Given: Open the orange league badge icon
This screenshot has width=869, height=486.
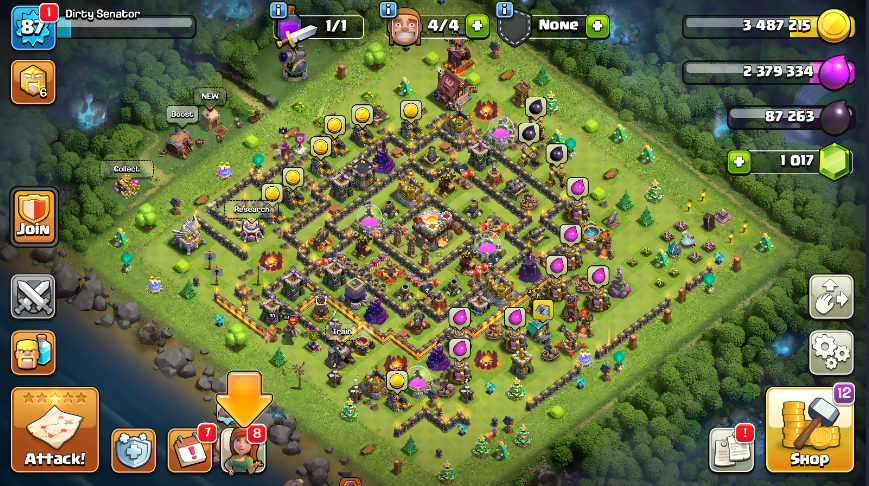Looking at the screenshot, I should point(32,82).
